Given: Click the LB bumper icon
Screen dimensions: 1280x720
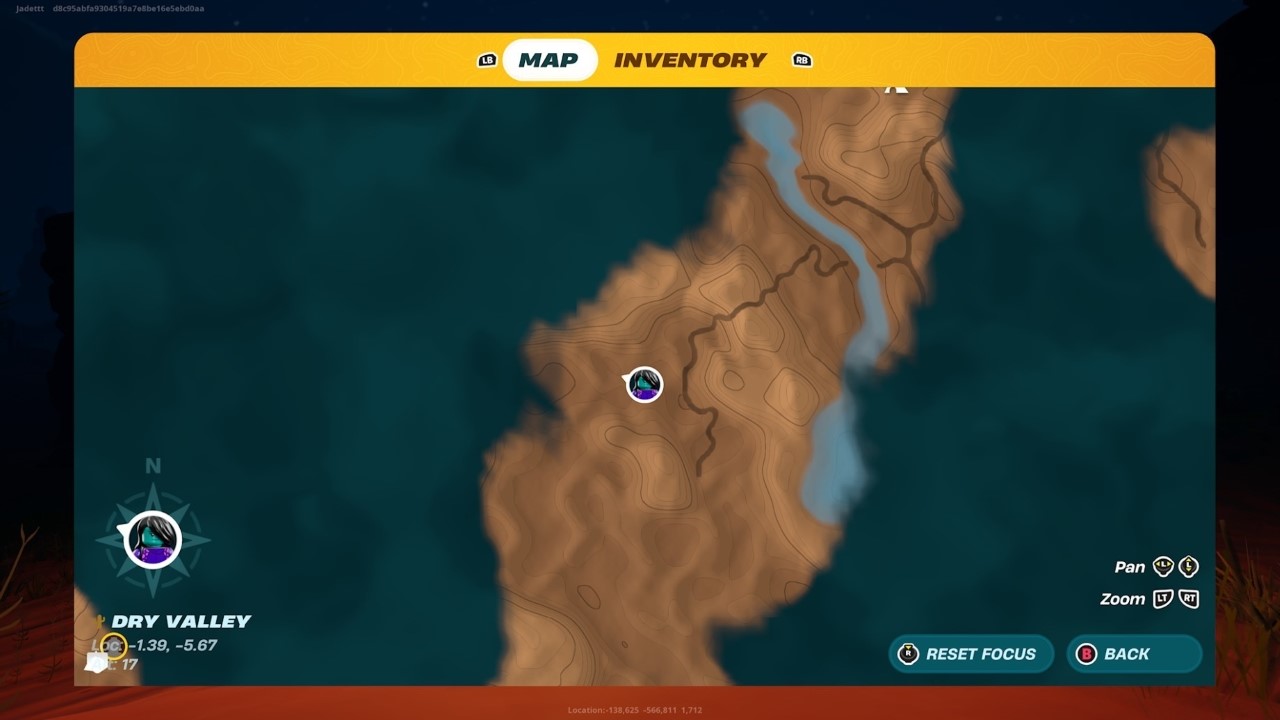Looking at the screenshot, I should [486, 60].
